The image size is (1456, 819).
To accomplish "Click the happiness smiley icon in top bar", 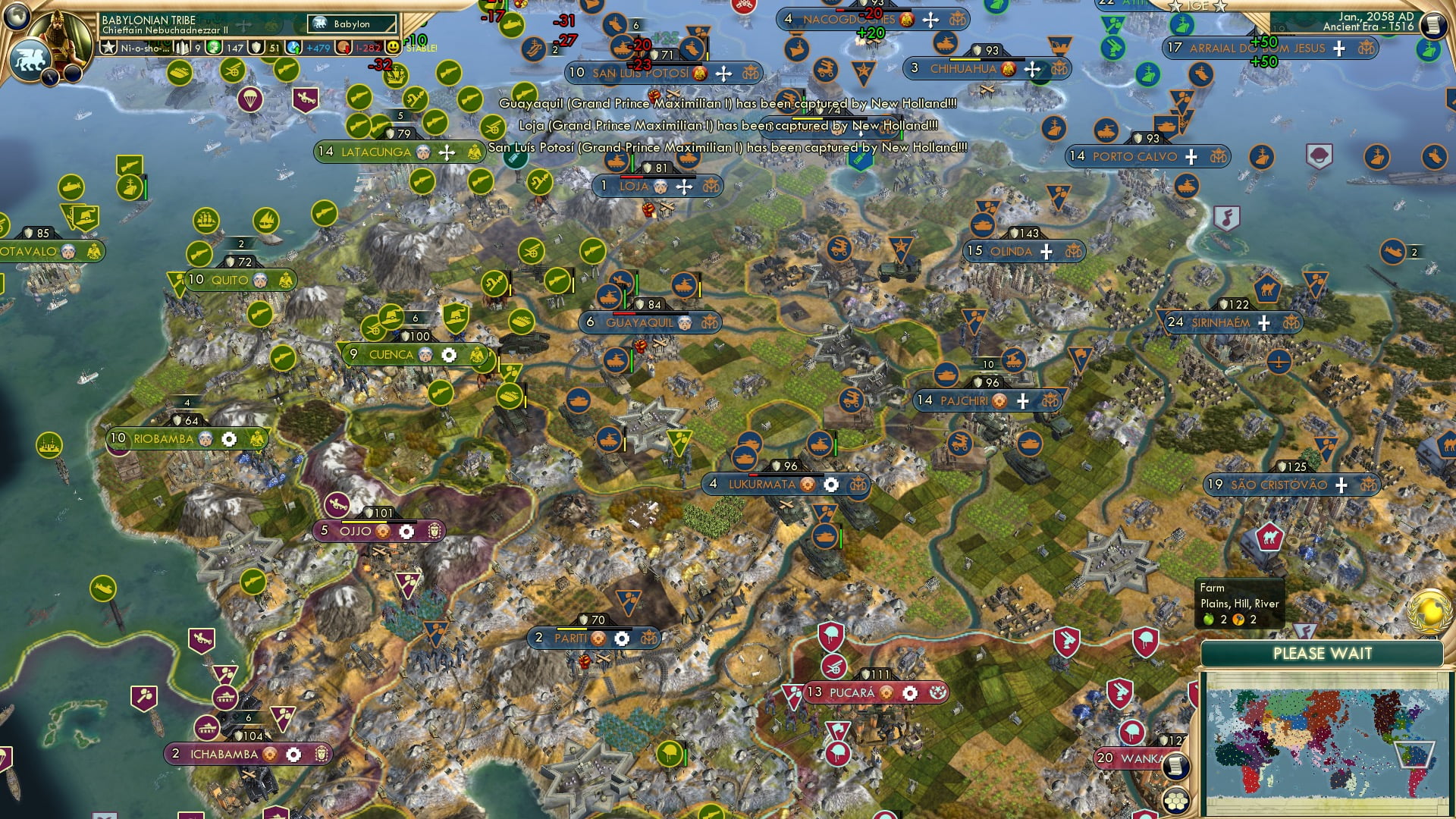I will point(393,49).
